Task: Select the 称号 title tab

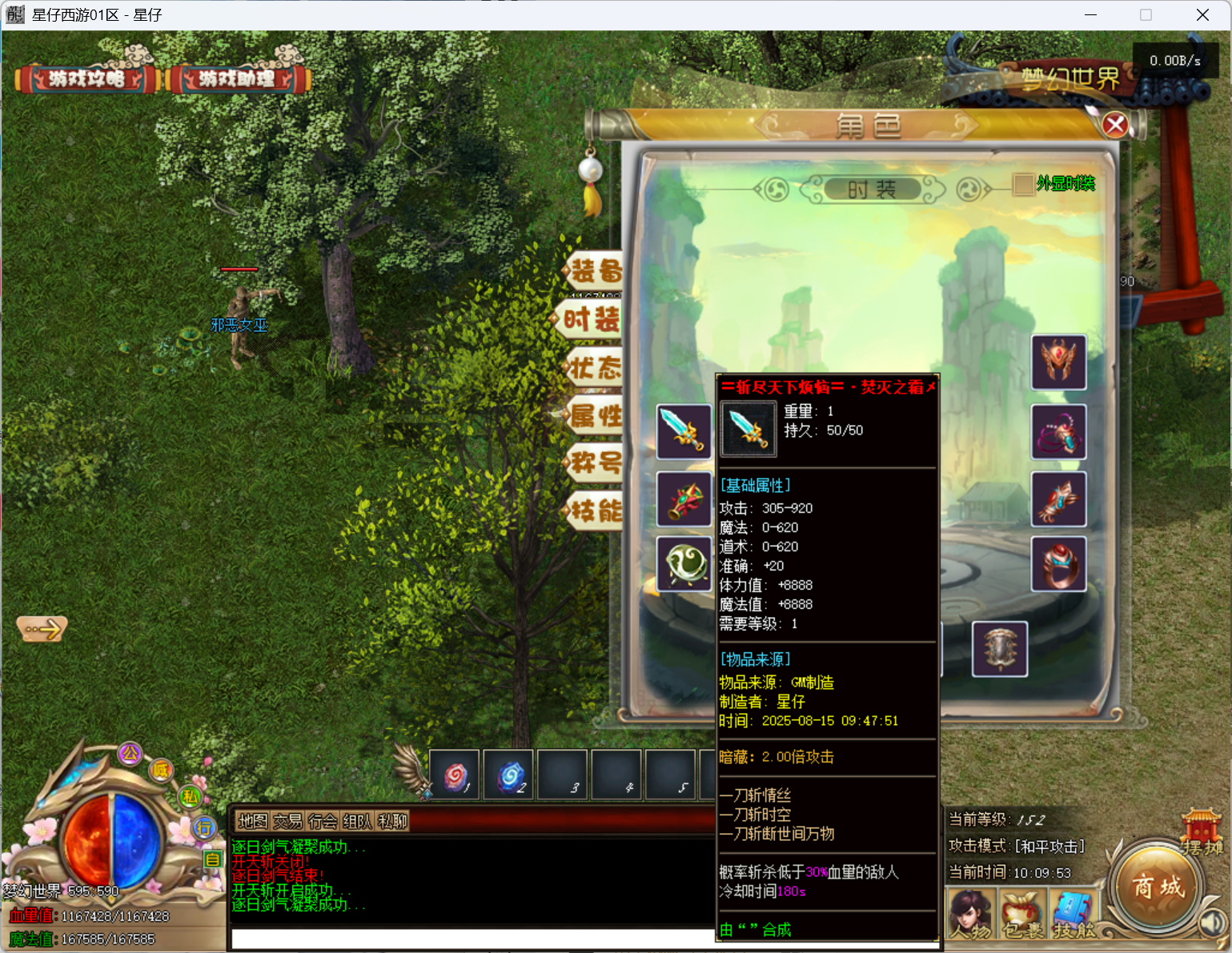Action: [x=595, y=462]
